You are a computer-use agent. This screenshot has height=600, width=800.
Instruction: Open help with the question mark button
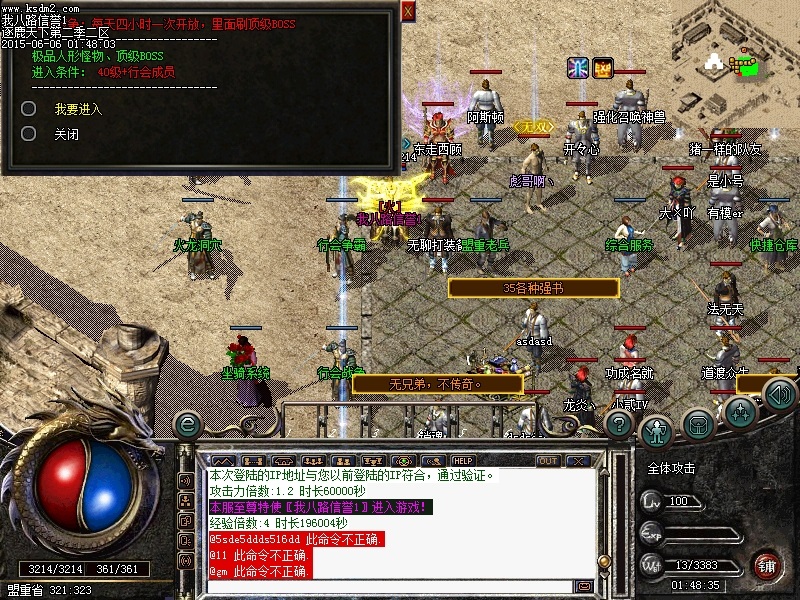(x=620, y=424)
